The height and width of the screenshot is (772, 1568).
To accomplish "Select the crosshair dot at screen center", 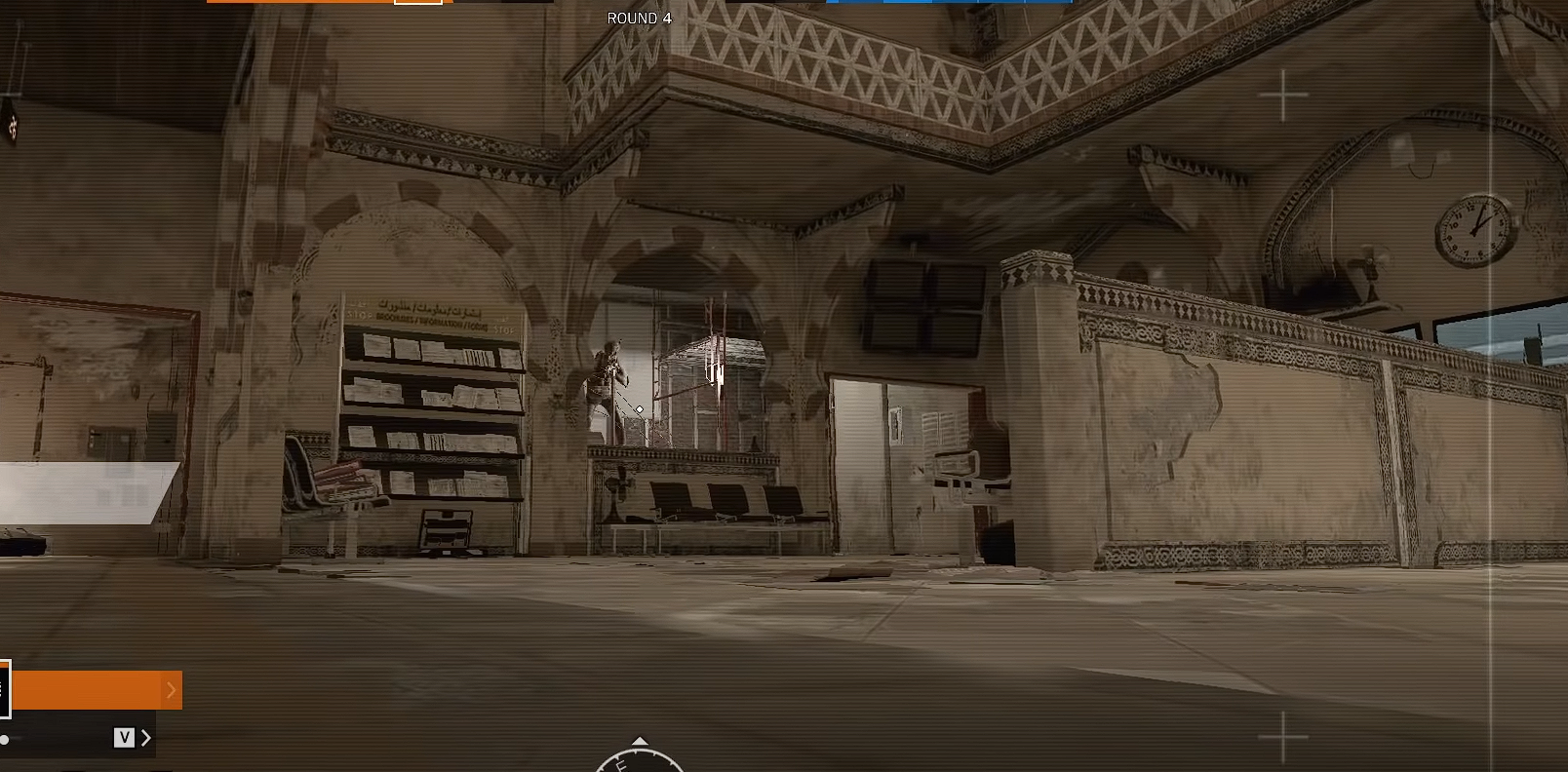I will 639,410.
